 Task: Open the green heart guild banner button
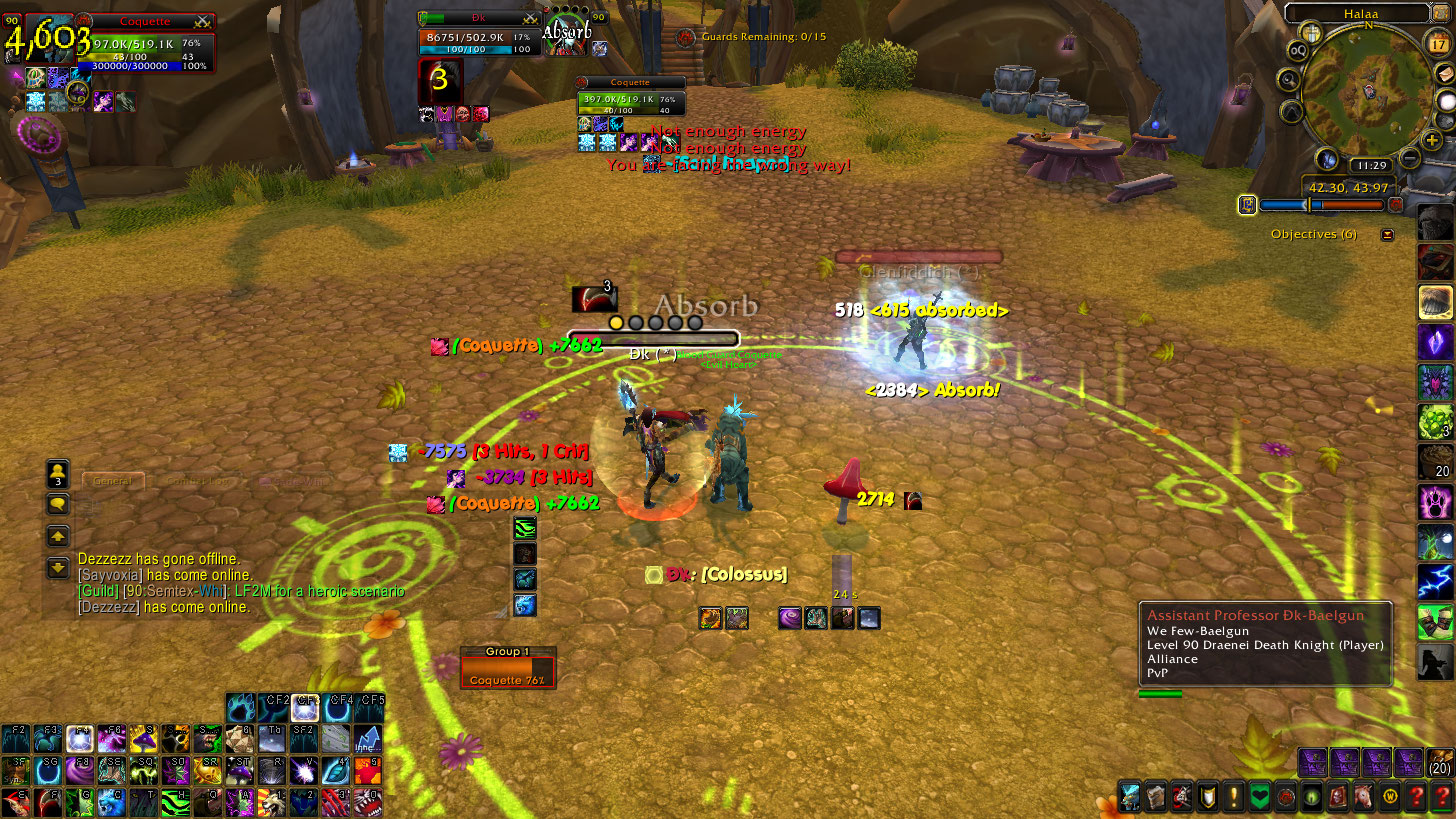pyautogui.click(x=1258, y=796)
